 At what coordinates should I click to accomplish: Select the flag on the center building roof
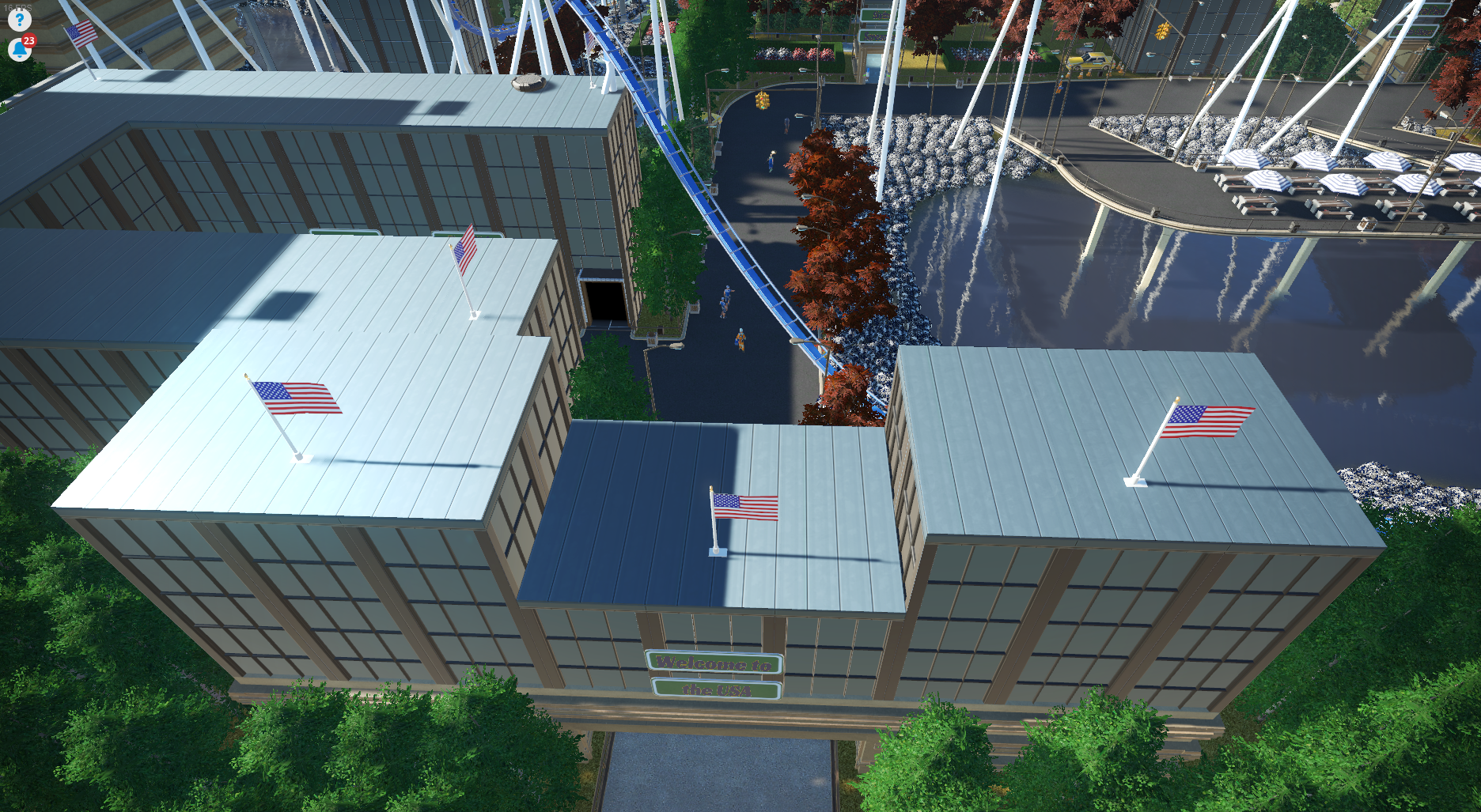click(744, 506)
